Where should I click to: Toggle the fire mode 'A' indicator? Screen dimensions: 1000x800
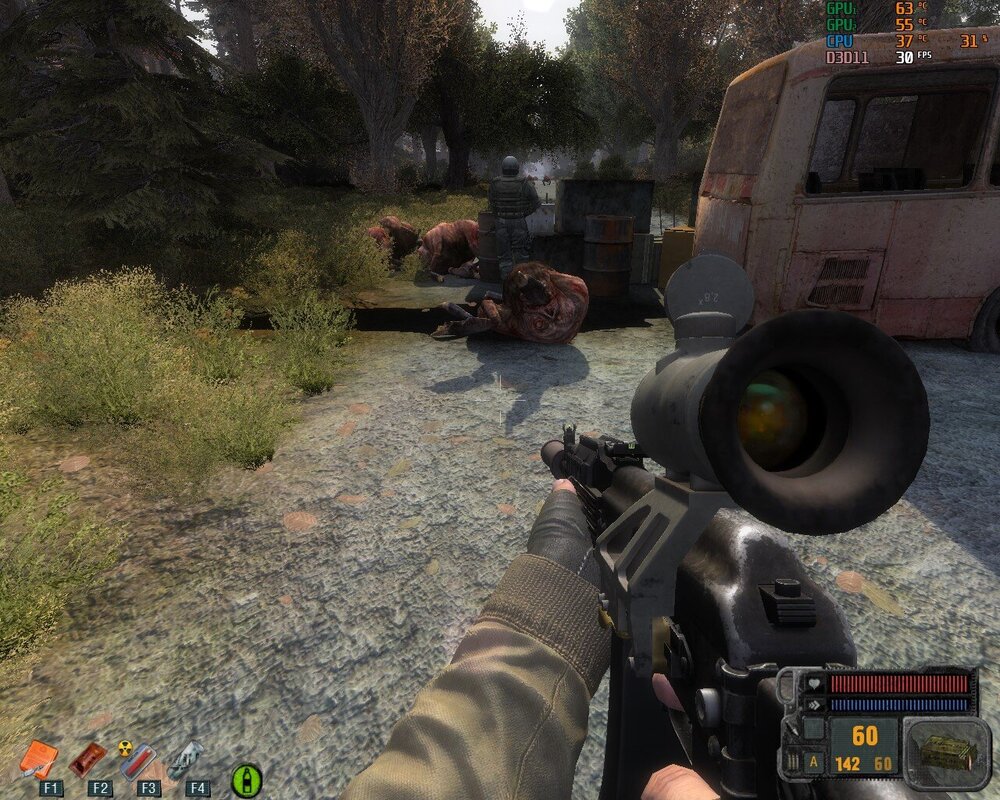(816, 761)
